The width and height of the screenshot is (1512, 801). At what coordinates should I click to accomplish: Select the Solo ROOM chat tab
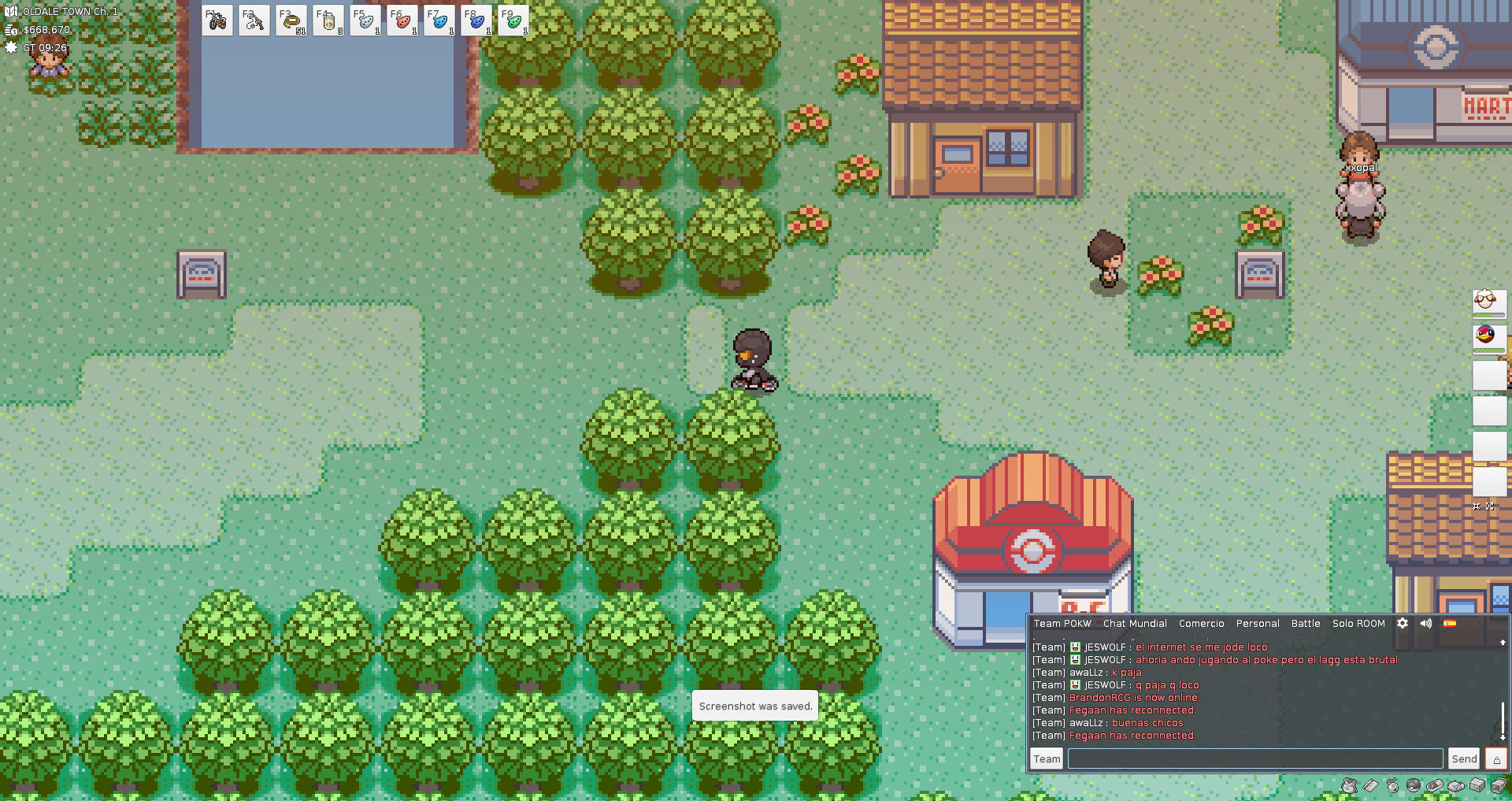pyautogui.click(x=1358, y=624)
